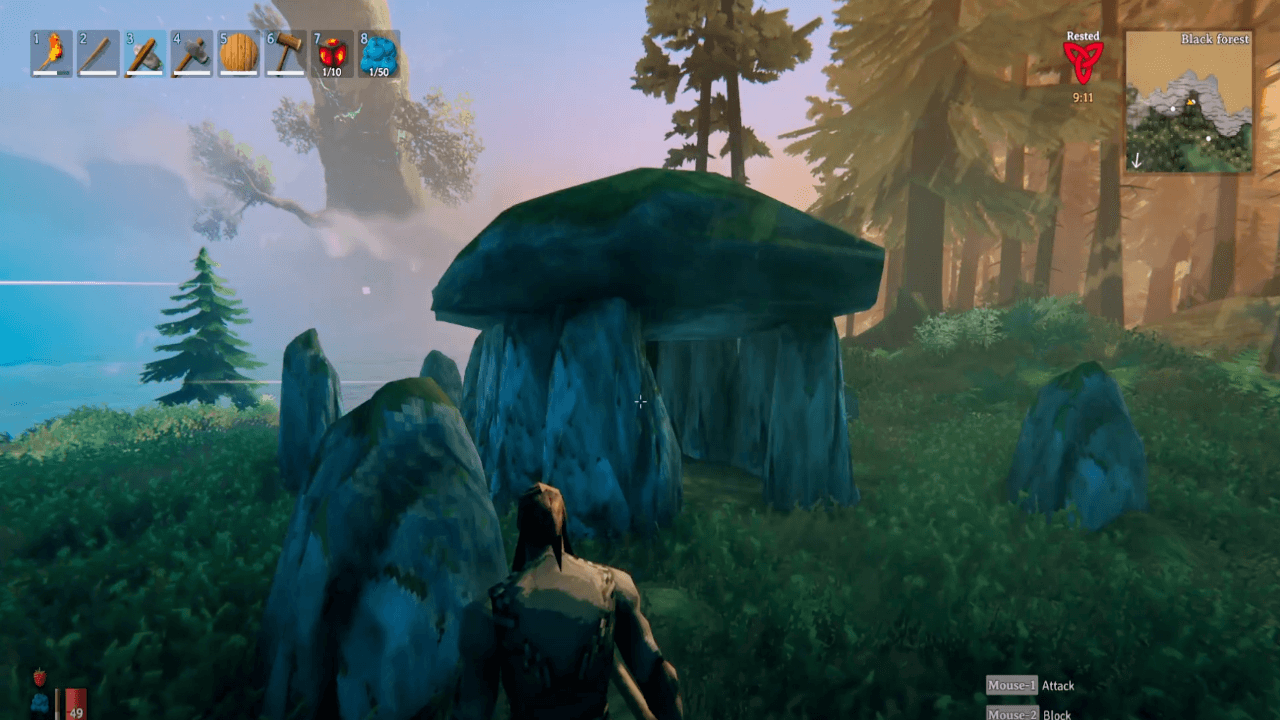Select the stone axe in slot 3
This screenshot has width=1280, height=720.
pyautogui.click(x=143, y=52)
